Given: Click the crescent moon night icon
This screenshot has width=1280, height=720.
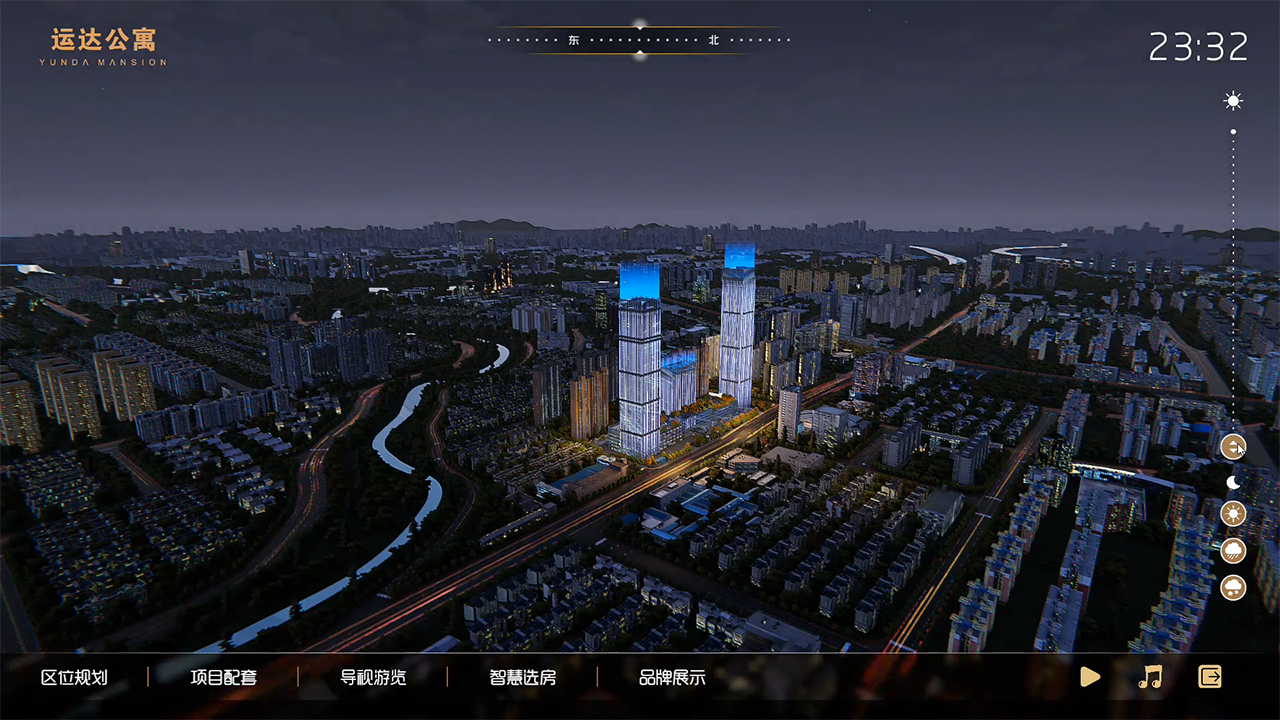Looking at the screenshot, I should 1233,482.
